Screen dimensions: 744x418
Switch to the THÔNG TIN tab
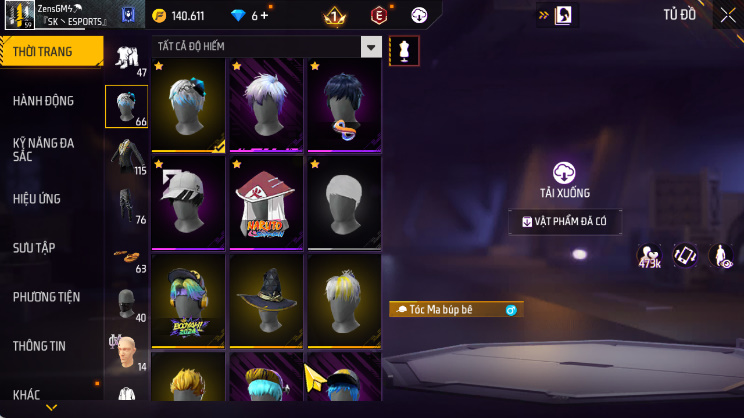[x=40, y=346]
